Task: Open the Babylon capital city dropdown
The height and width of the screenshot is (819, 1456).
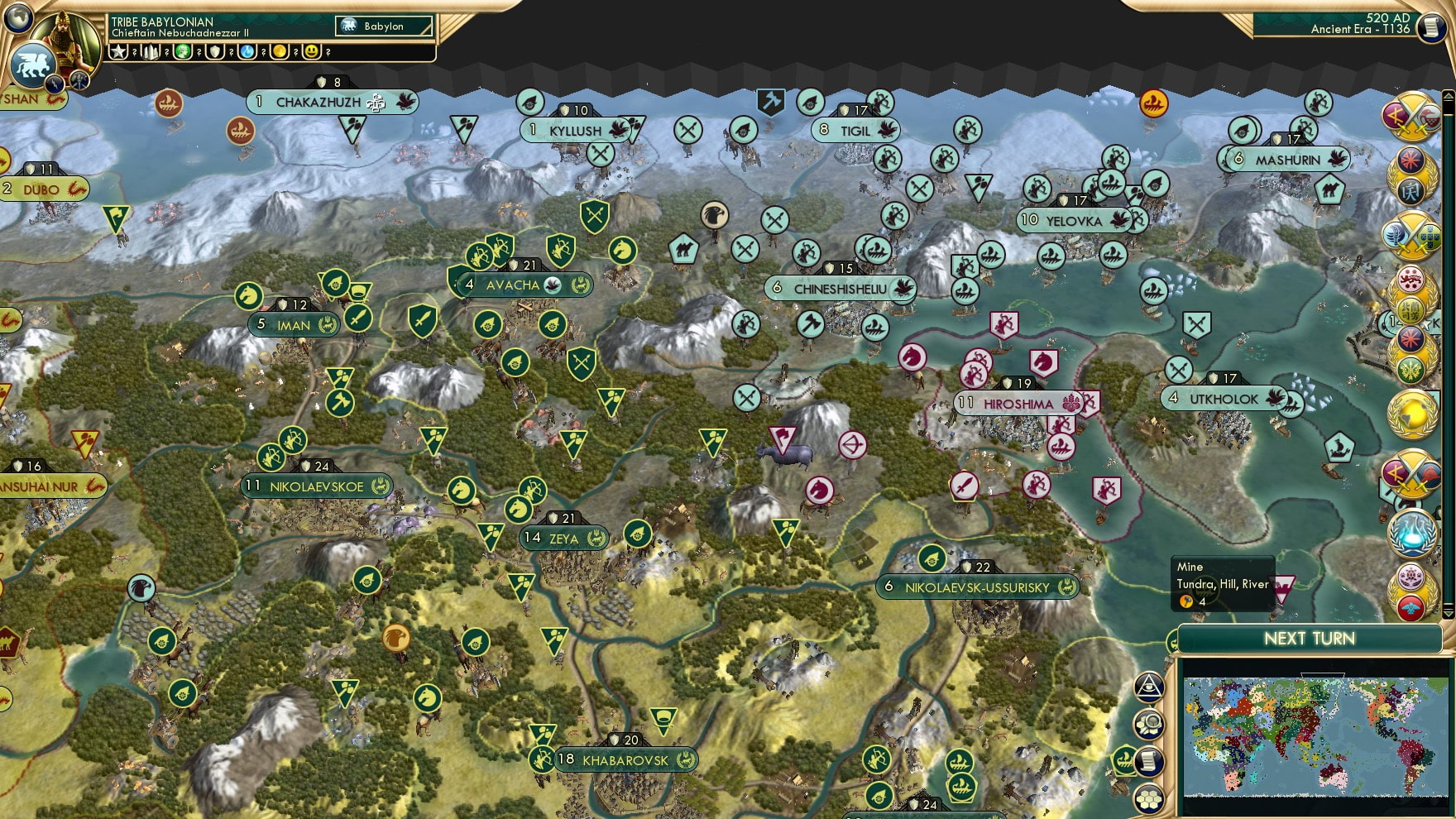Action: [382, 26]
